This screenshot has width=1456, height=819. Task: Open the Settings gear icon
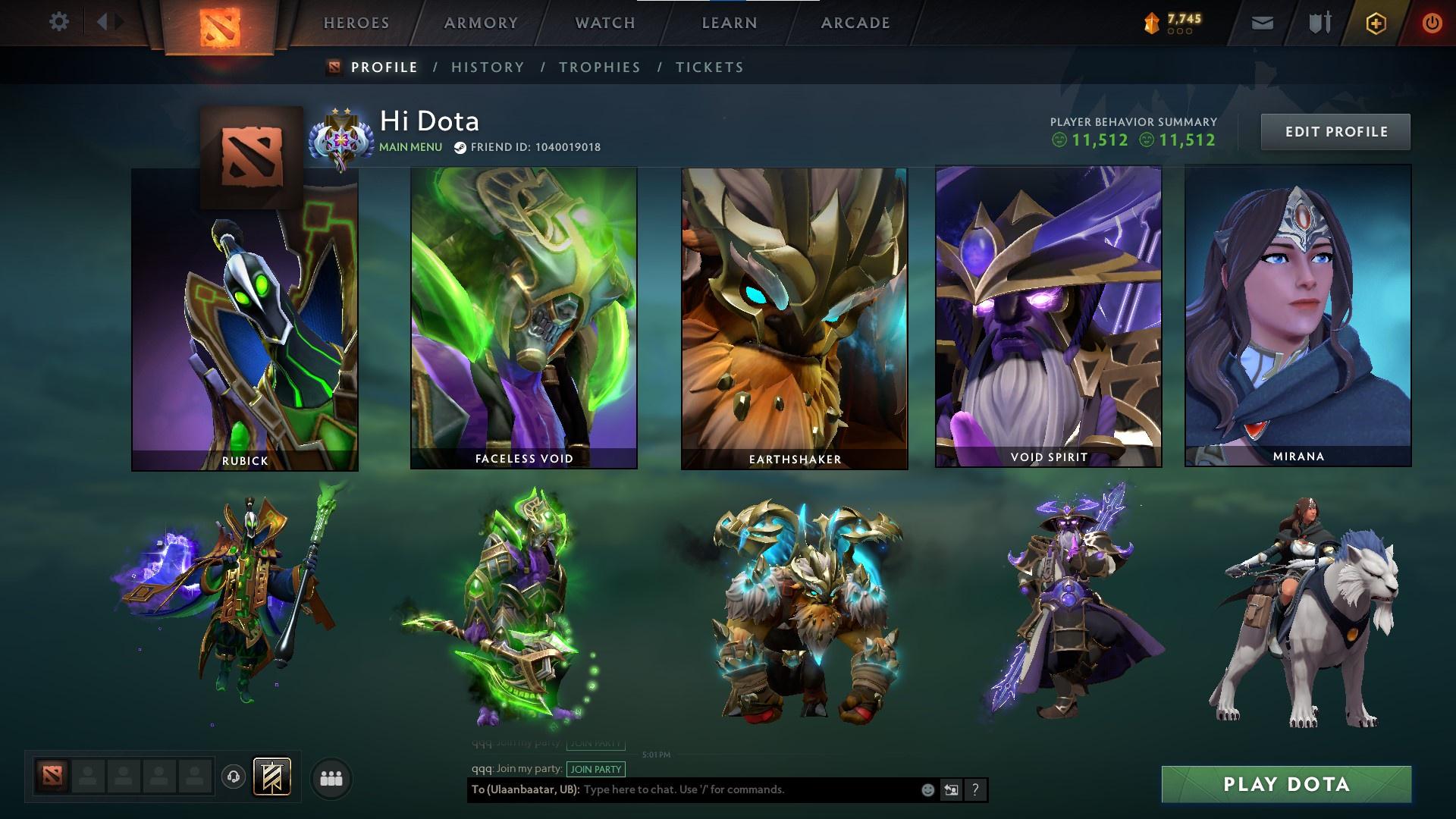point(59,21)
